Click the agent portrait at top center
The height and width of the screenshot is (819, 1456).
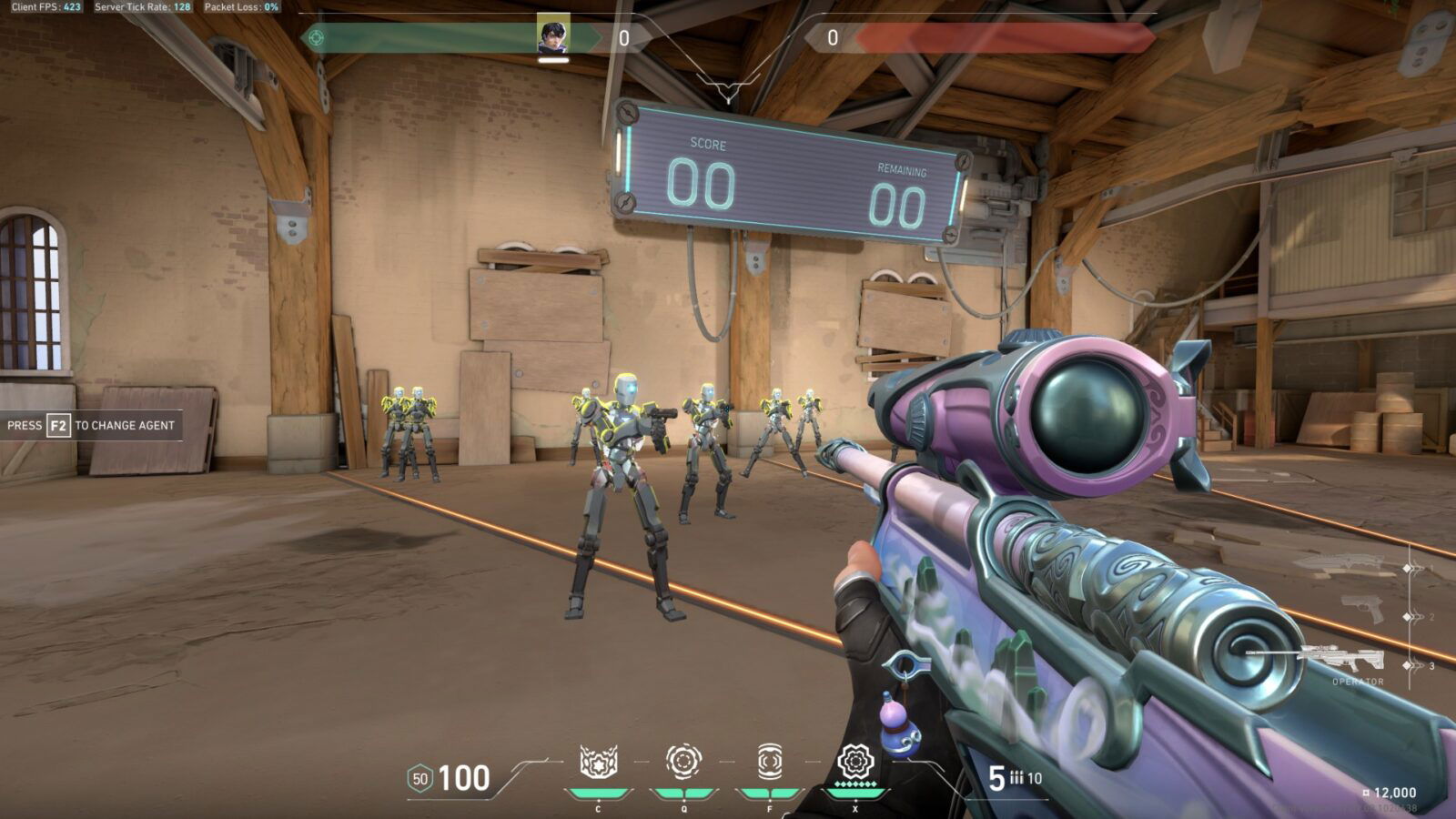coord(555,36)
